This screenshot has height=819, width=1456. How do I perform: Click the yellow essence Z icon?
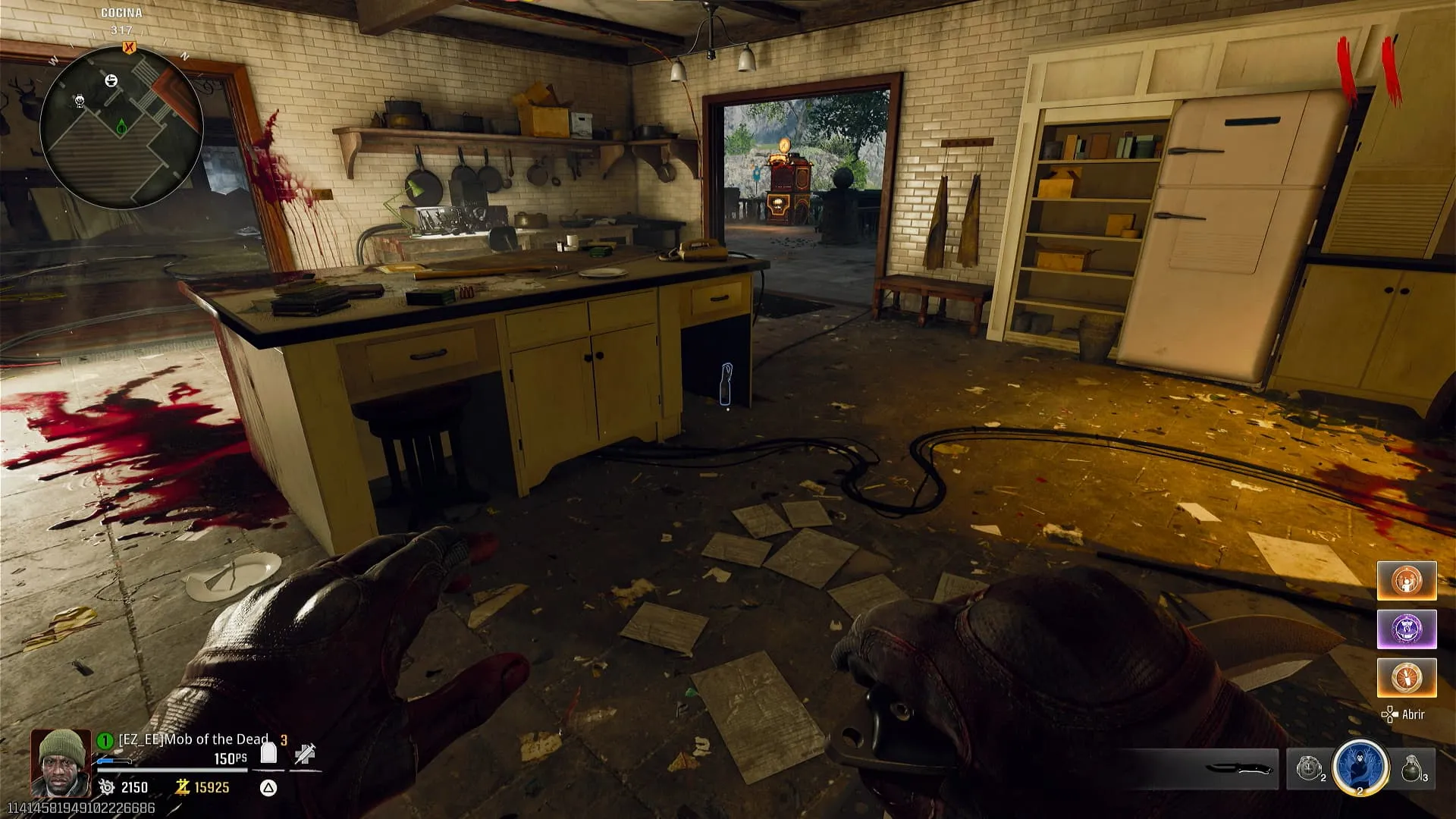pyautogui.click(x=182, y=787)
